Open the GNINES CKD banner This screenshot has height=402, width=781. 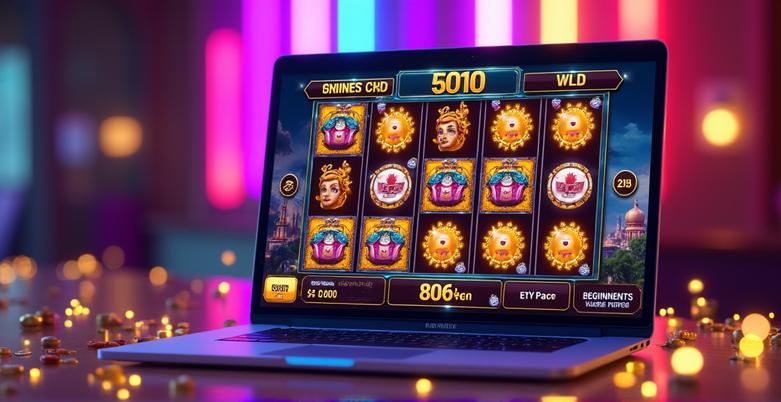click(349, 88)
